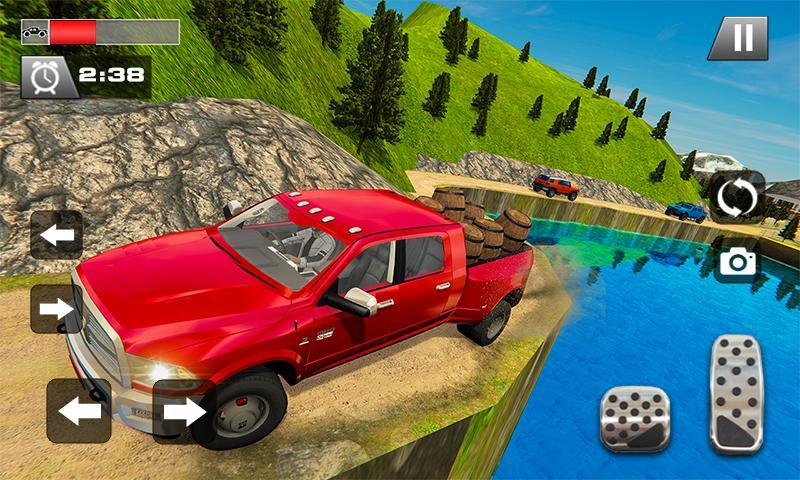Image resolution: width=800 pixels, height=480 pixels.
Task: Hit the tall accelerator pedal
Action: [x=736, y=393]
